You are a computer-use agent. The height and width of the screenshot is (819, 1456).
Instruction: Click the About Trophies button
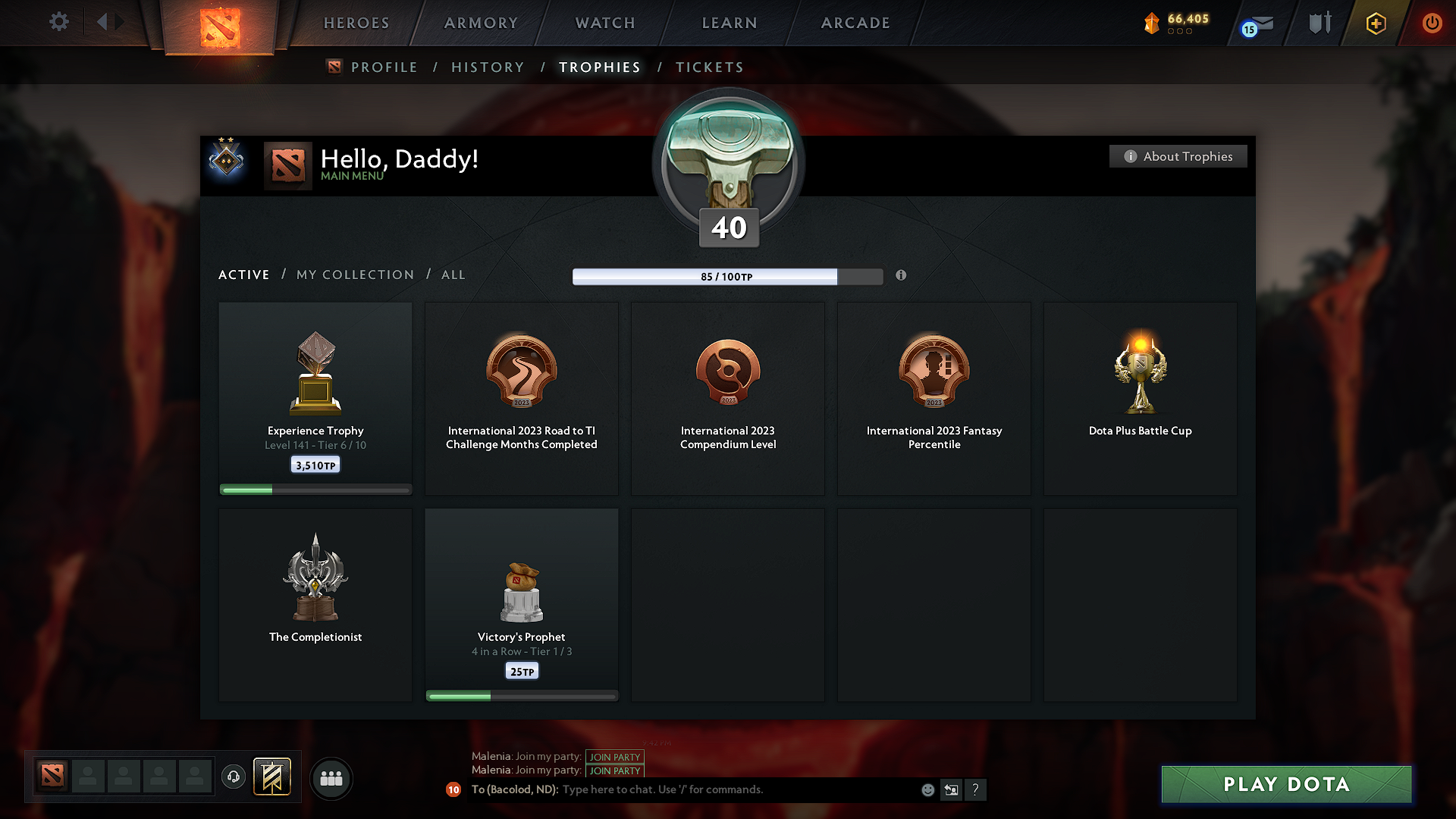pyautogui.click(x=1178, y=156)
